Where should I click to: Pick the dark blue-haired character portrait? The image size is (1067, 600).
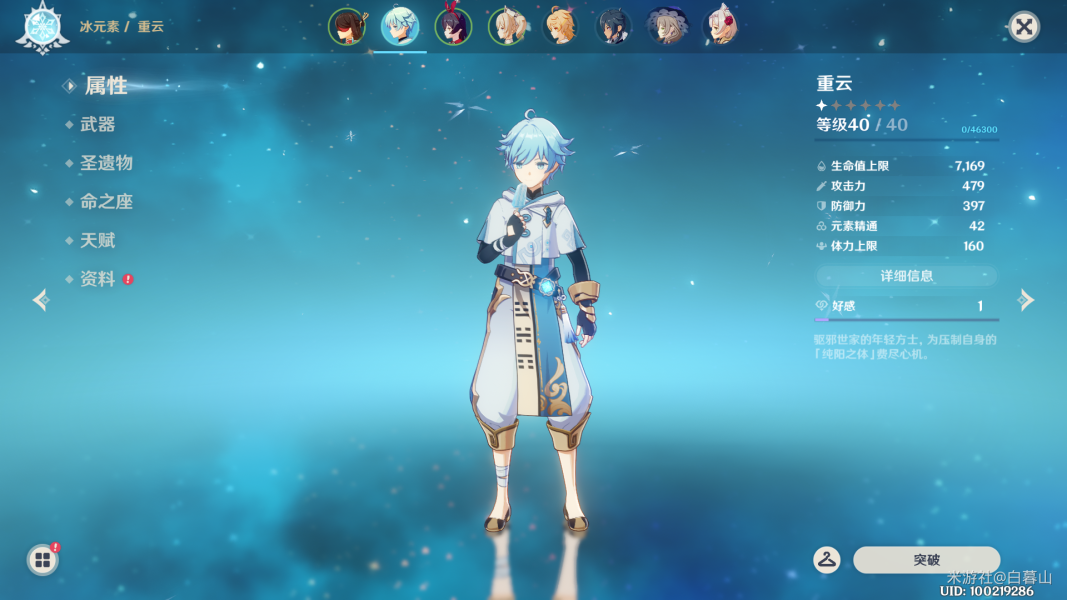click(613, 27)
